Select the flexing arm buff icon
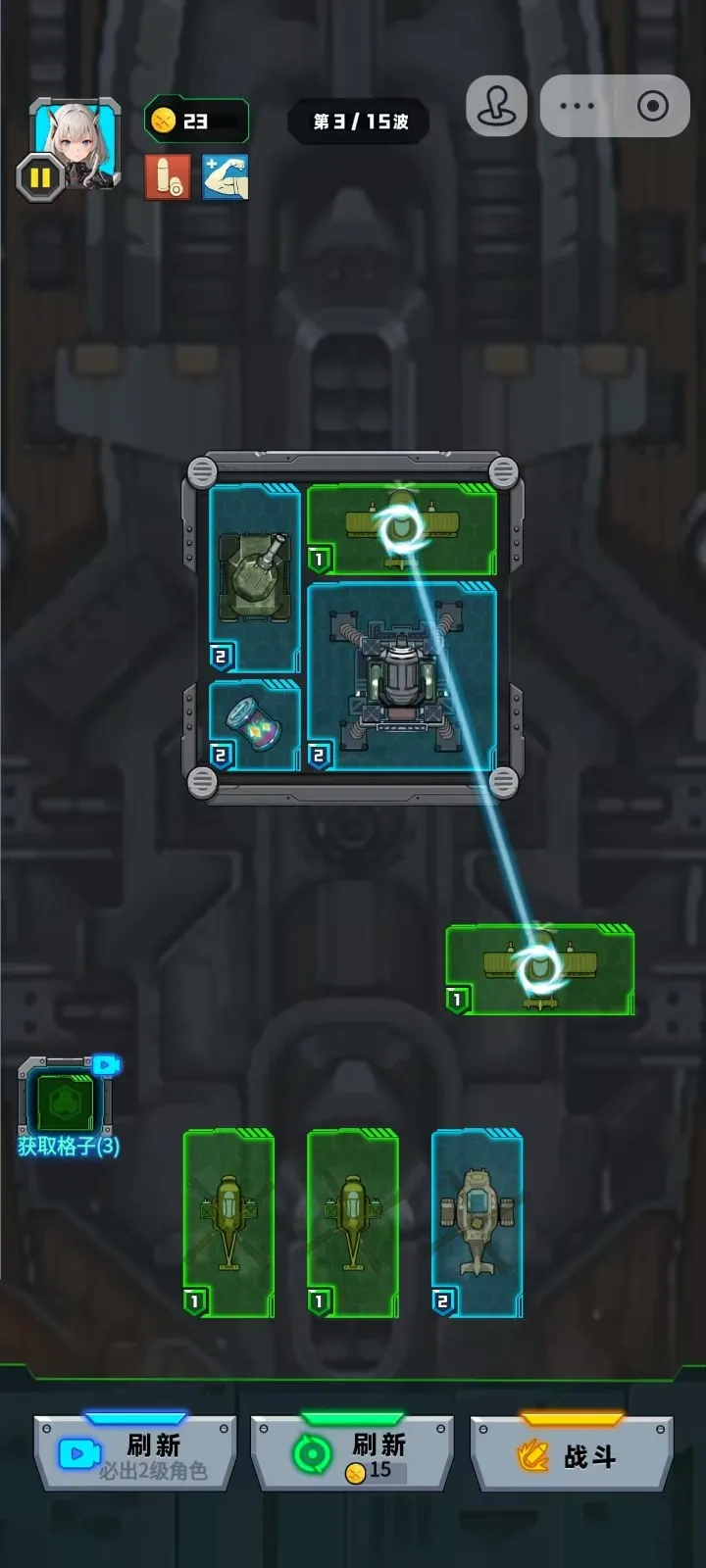Screen dimensions: 706x1568 [x=226, y=177]
